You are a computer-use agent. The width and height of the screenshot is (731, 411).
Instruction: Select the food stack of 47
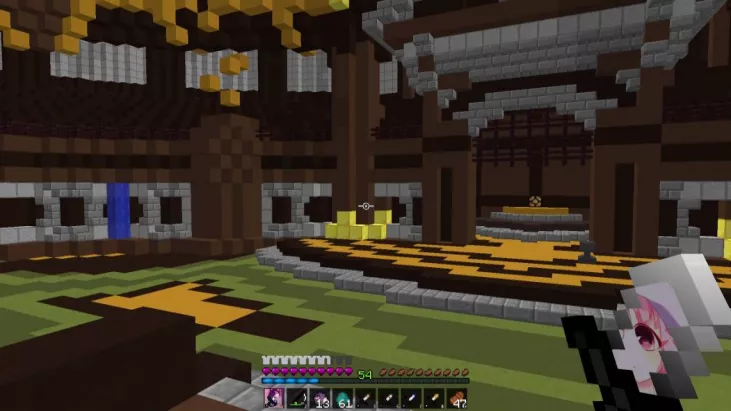pos(457,399)
